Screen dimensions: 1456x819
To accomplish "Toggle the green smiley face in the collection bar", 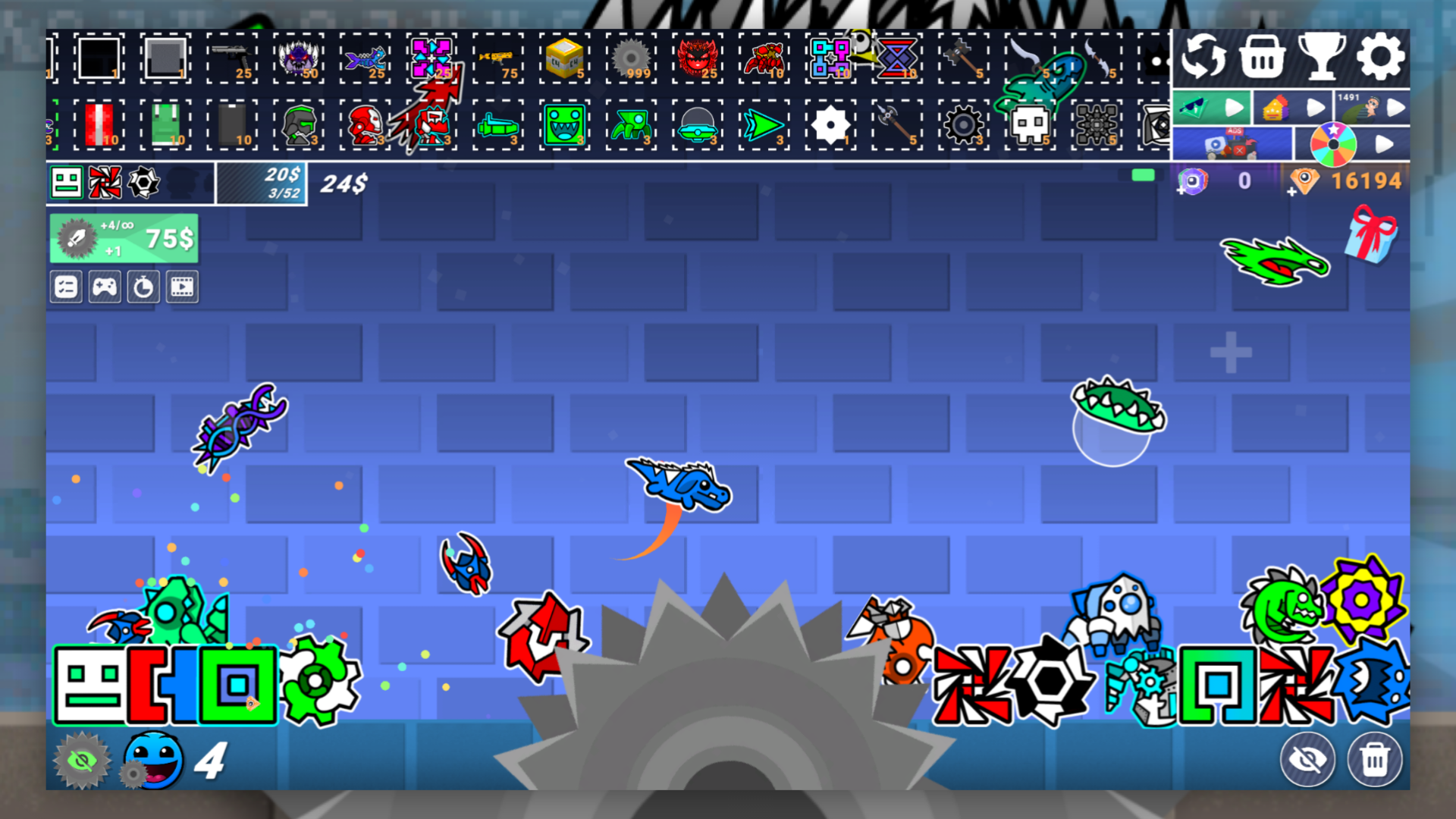I will [64, 182].
